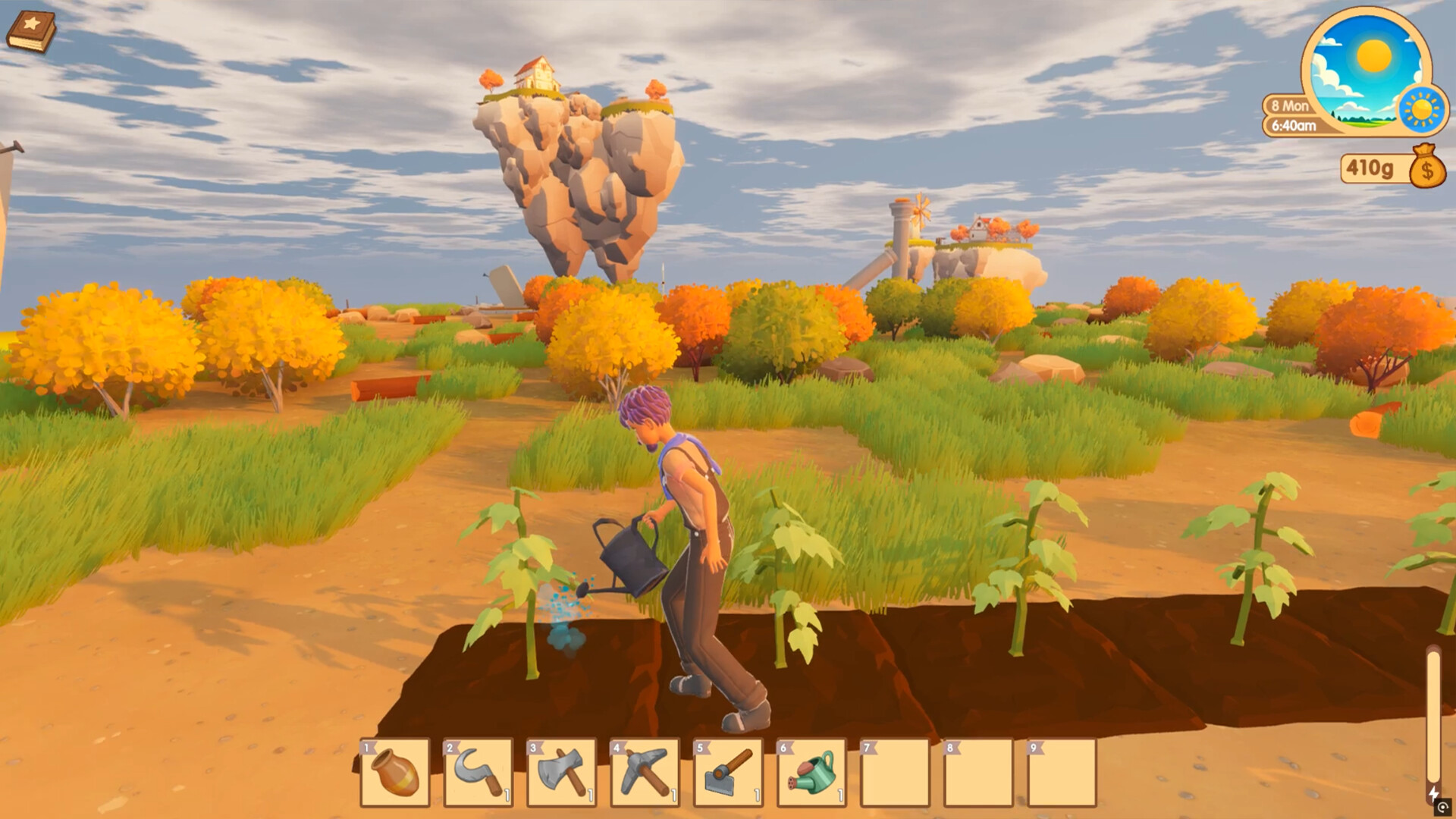Select the clay pot hotbar slot
The image size is (1456, 819).
point(395,773)
